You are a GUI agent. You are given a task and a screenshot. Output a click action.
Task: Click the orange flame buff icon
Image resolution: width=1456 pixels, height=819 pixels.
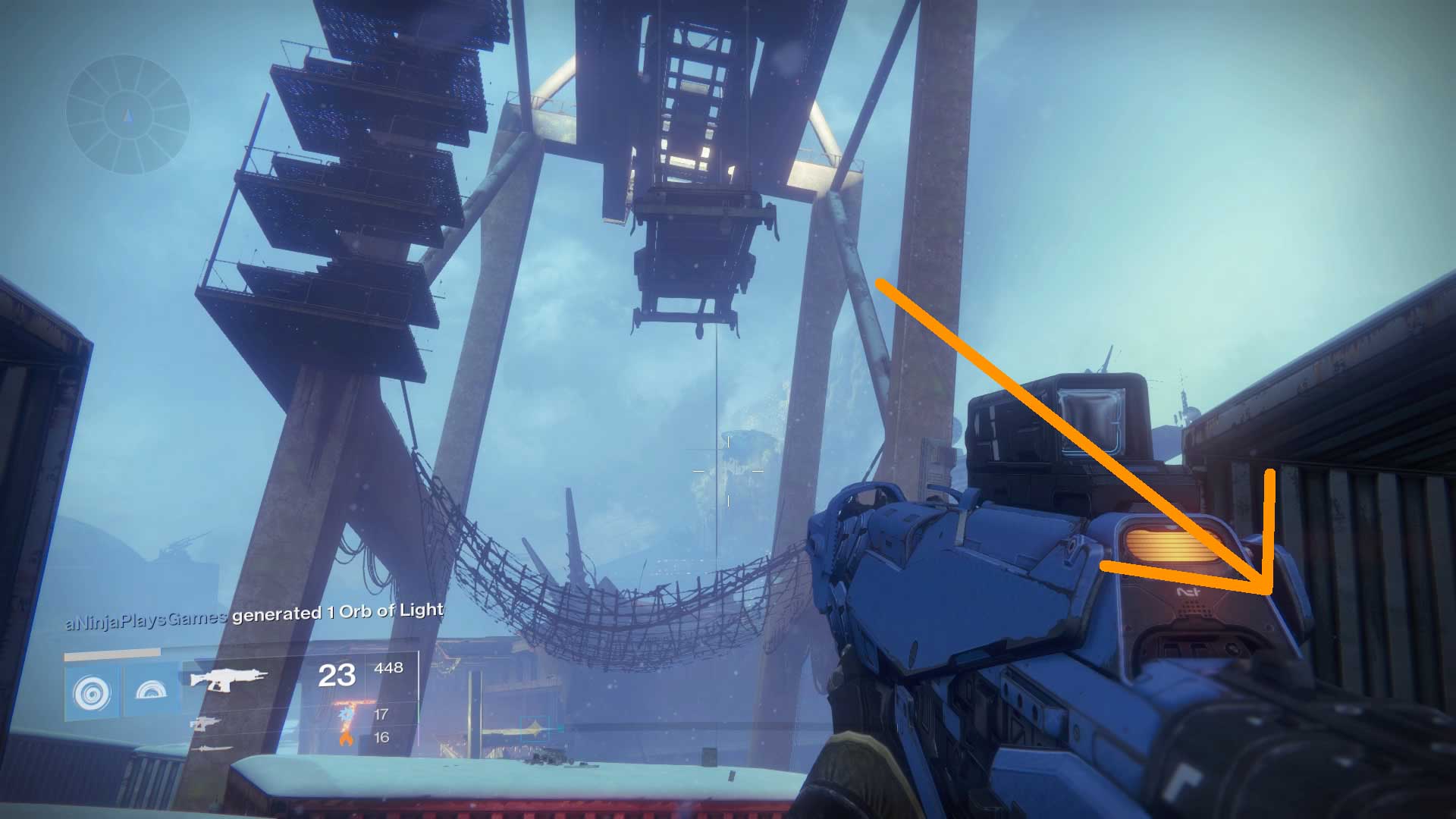click(346, 740)
